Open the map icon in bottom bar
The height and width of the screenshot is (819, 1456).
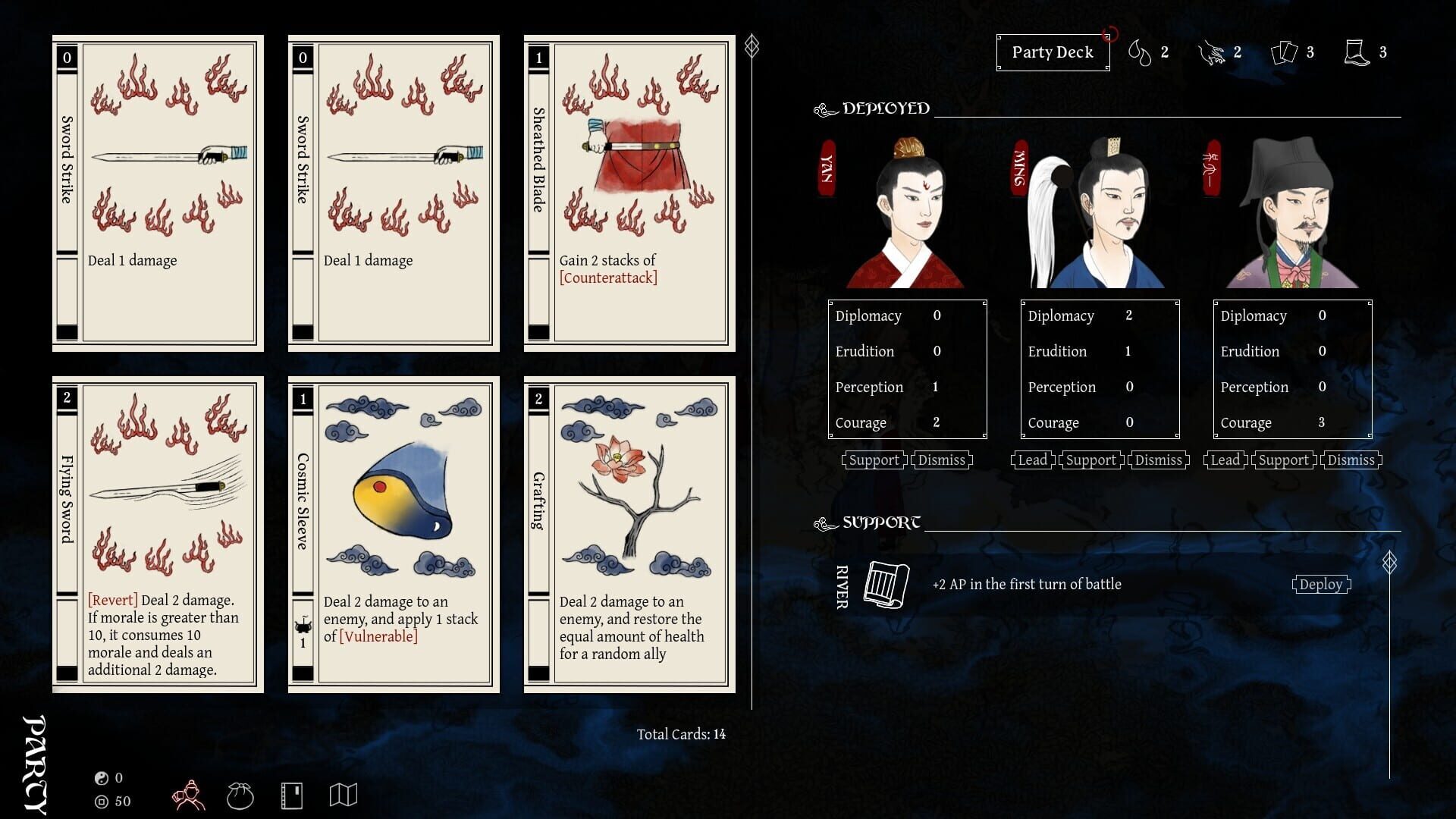tap(344, 793)
